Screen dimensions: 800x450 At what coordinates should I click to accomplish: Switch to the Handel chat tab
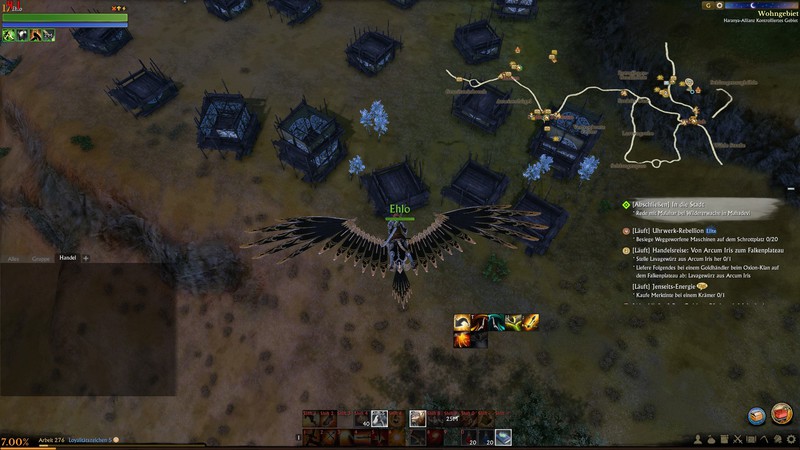pyautogui.click(x=68, y=258)
